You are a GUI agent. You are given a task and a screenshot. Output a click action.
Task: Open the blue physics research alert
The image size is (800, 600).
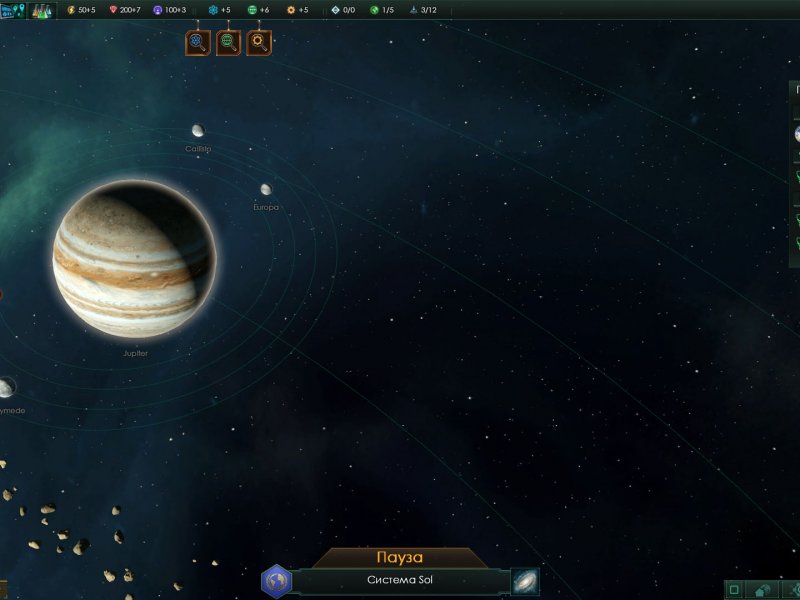[198, 42]
